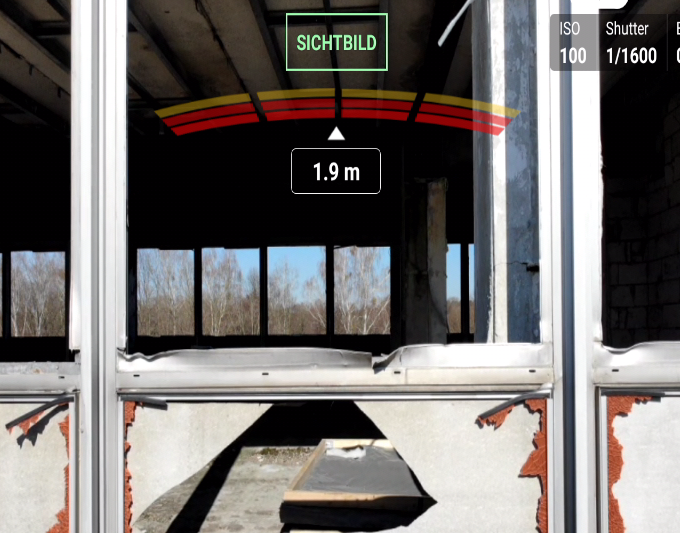Click the green SICHTBILD button
The height and width of the screenshot is (533, 680).
coord(336,43)
